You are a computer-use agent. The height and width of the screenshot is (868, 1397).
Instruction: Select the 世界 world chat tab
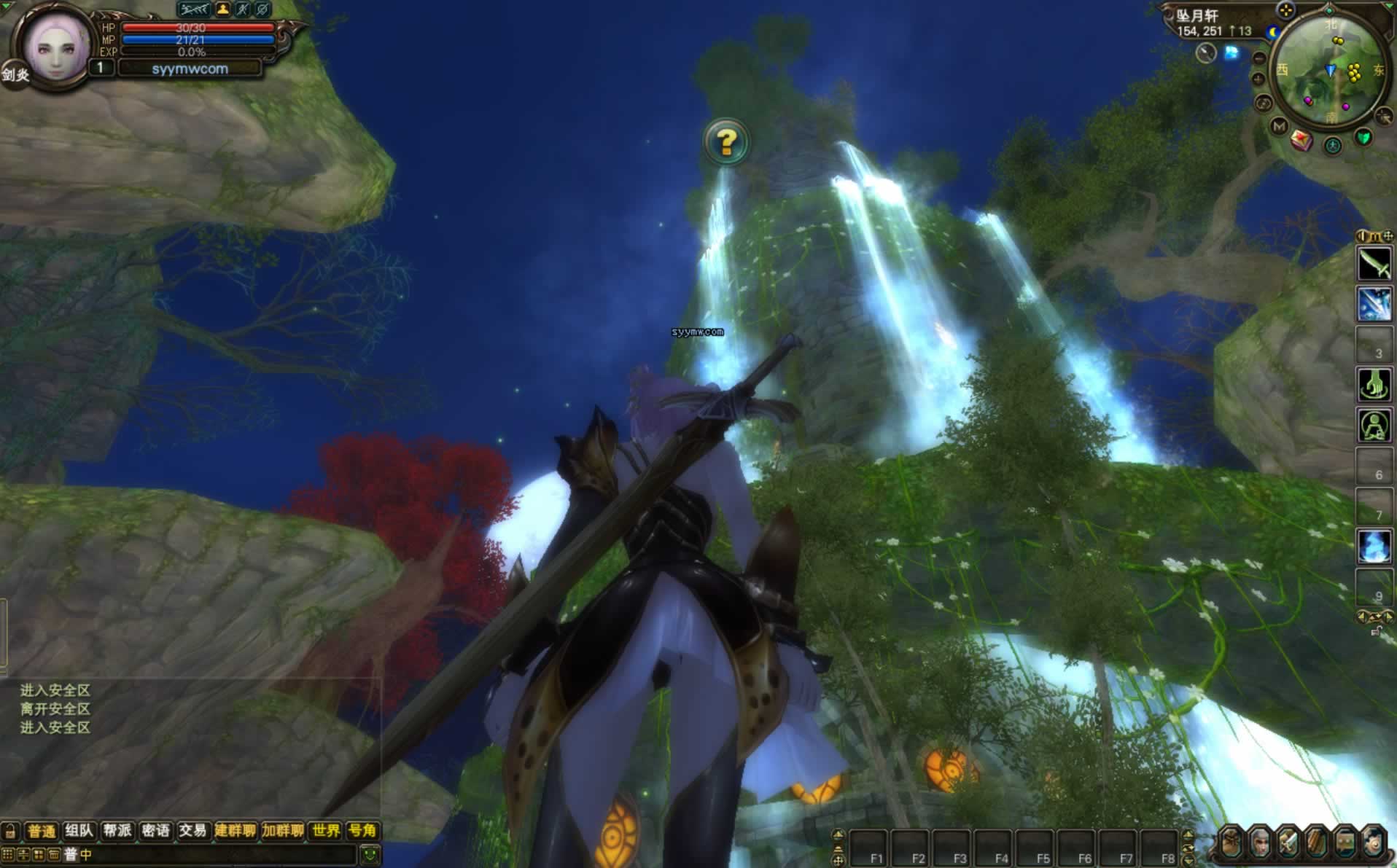(325, 831)
